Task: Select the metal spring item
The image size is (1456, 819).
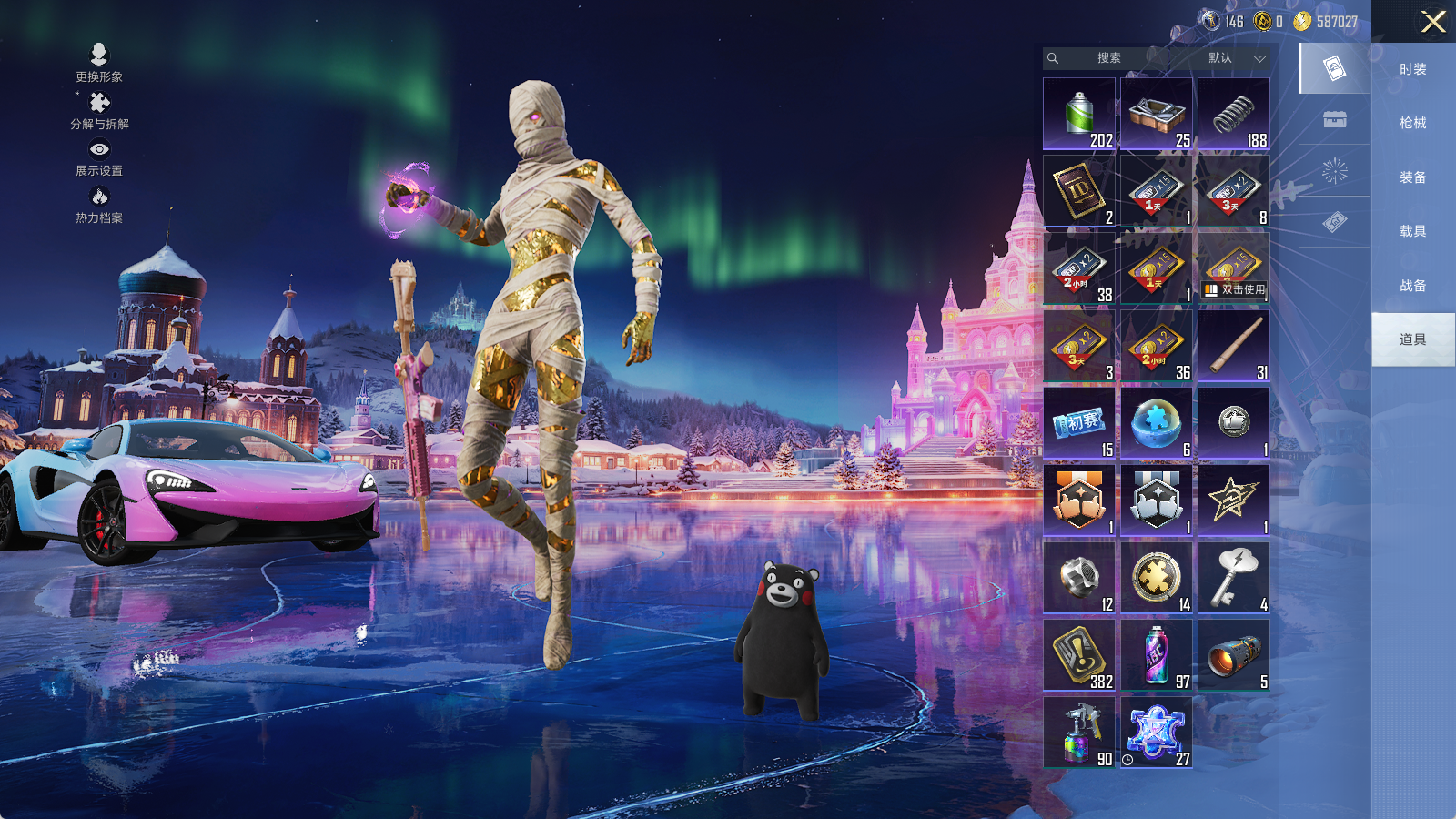Action: click(x=1234, y=114)
